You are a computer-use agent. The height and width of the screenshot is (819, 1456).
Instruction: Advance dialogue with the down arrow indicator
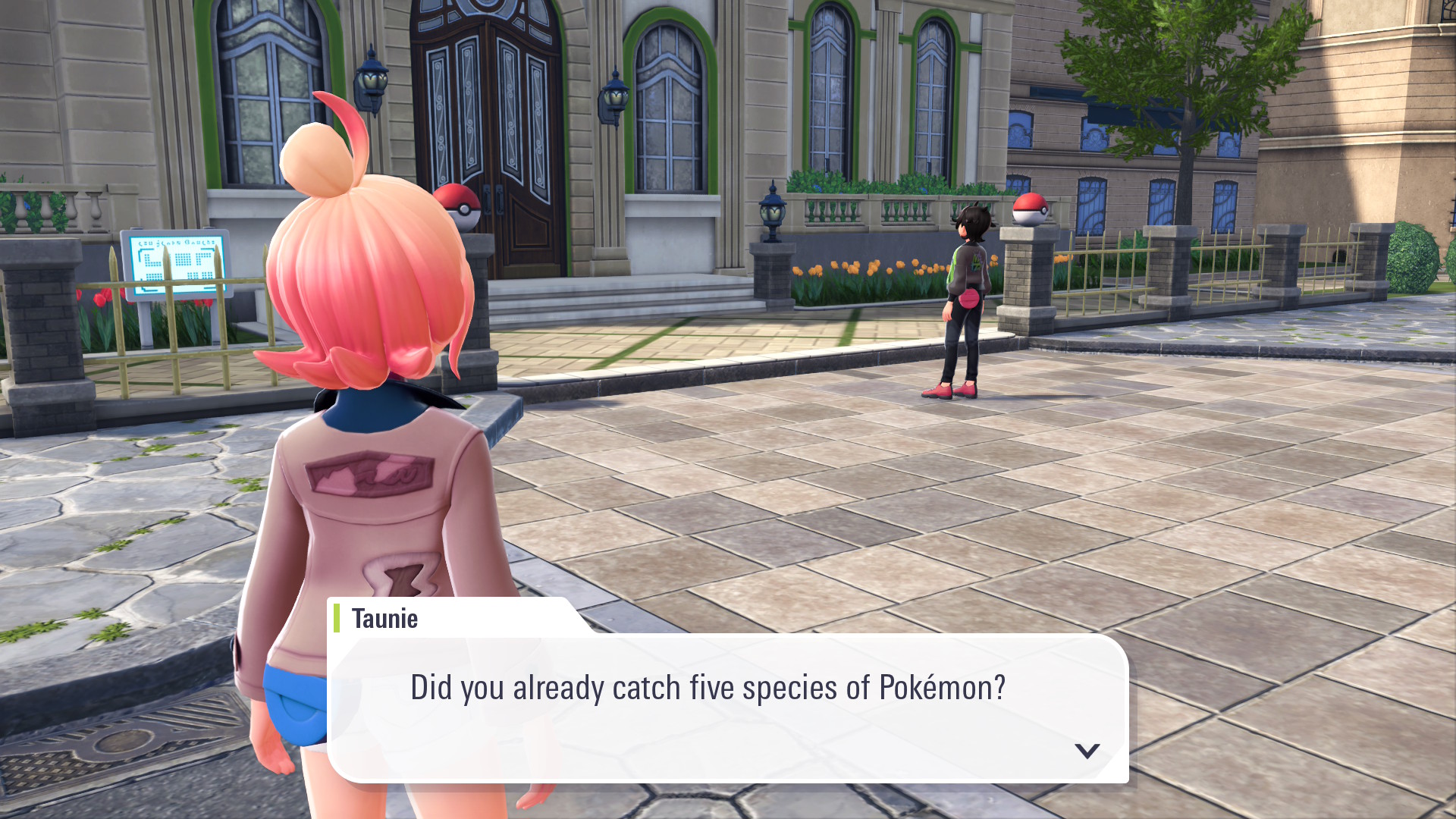coord(1087,751)
